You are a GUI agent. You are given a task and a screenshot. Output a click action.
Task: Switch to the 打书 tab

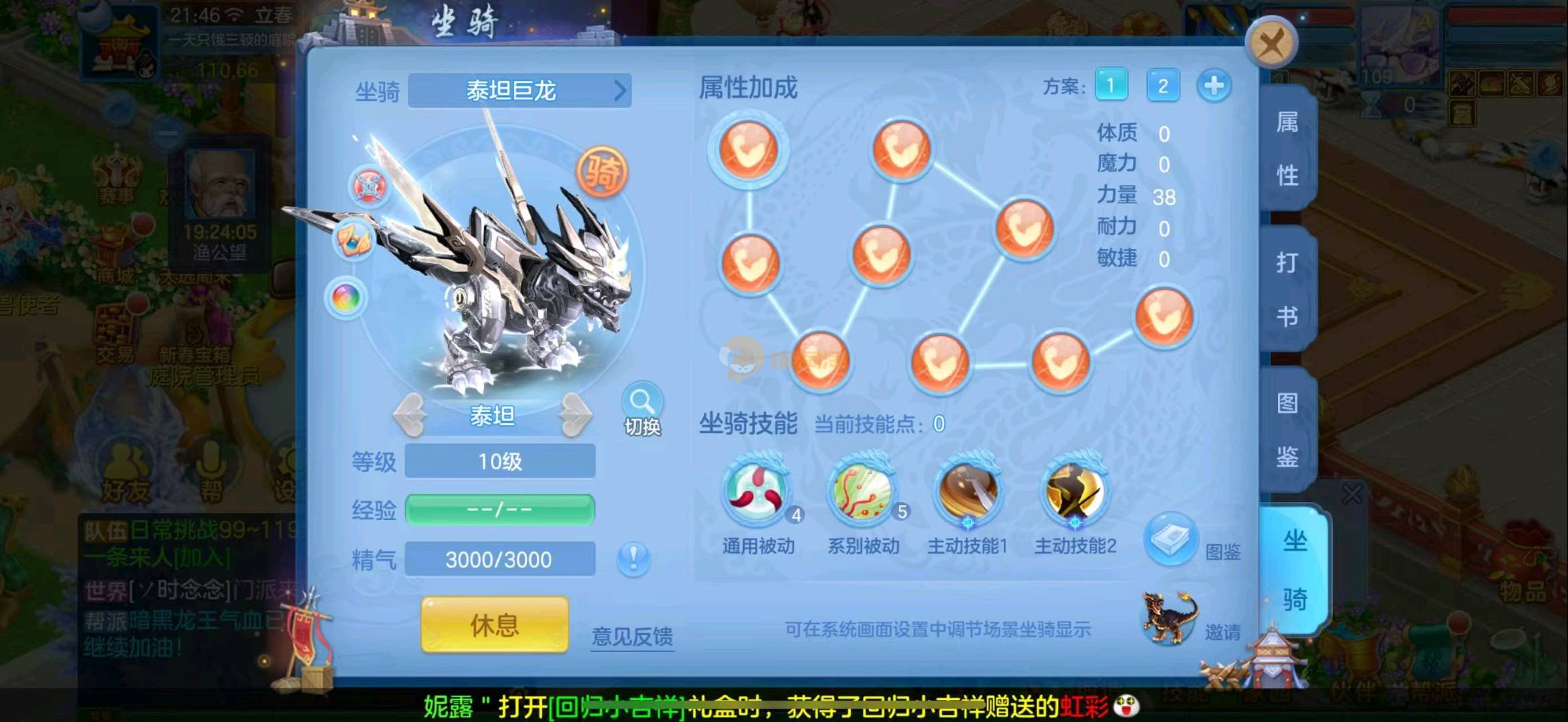click(x=1287, y=289)
